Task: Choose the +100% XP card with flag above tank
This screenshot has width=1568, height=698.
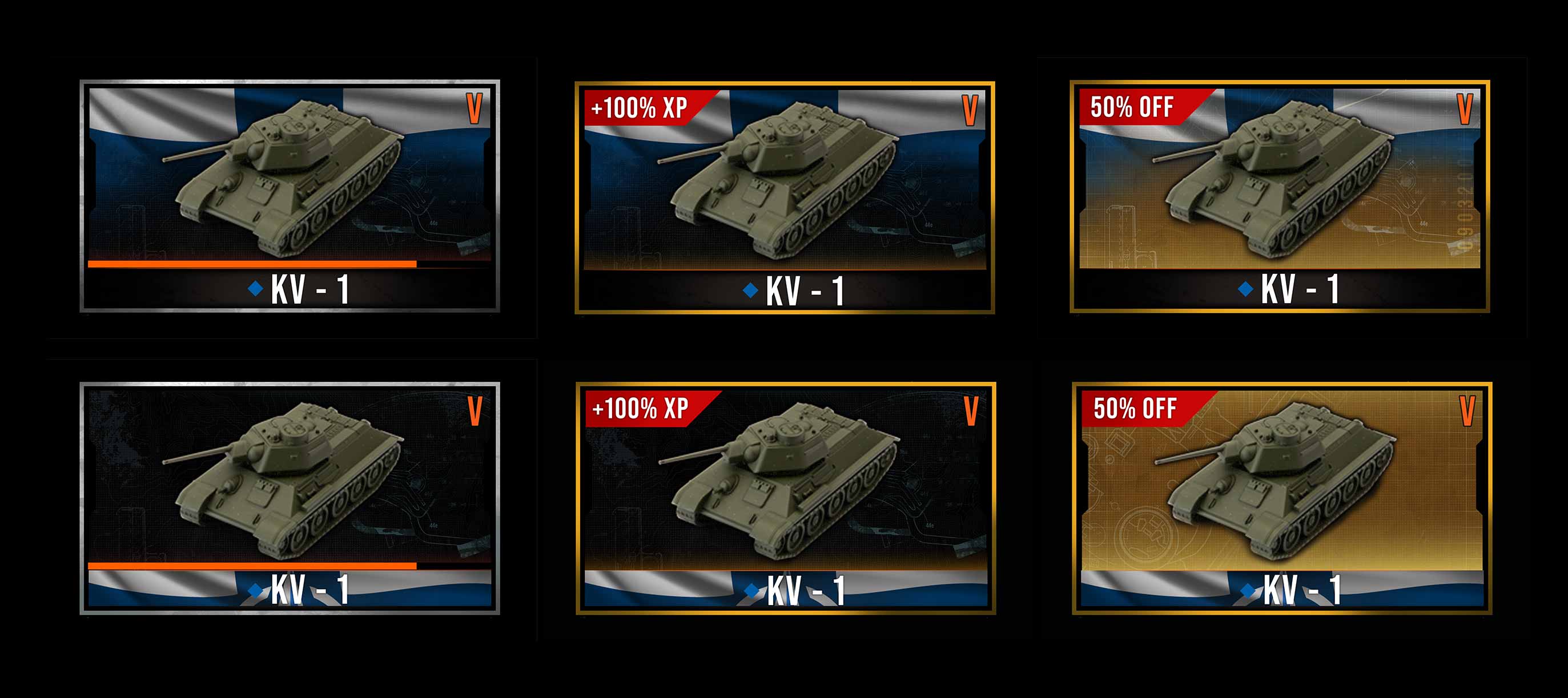Action: point(785,197)
